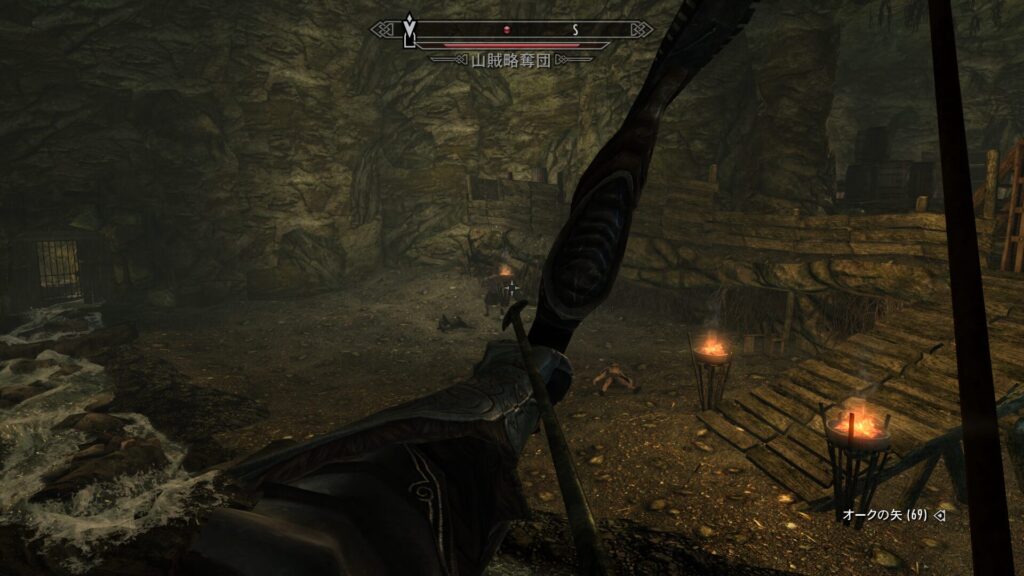Select the red enemy marker on the compass

pos(508,30)
